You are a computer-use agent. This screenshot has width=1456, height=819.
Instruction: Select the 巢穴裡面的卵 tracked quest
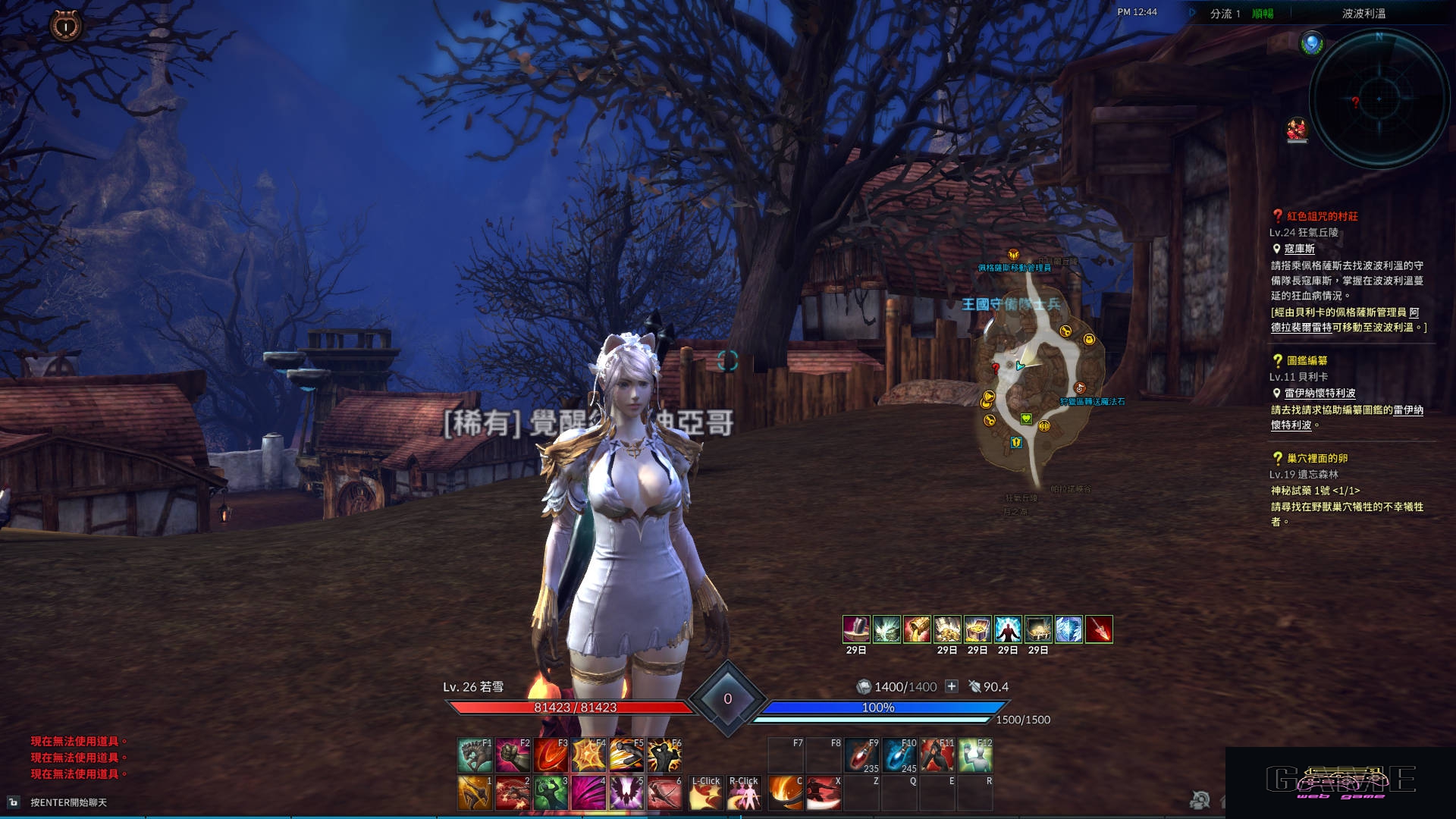coord(1316,458)
